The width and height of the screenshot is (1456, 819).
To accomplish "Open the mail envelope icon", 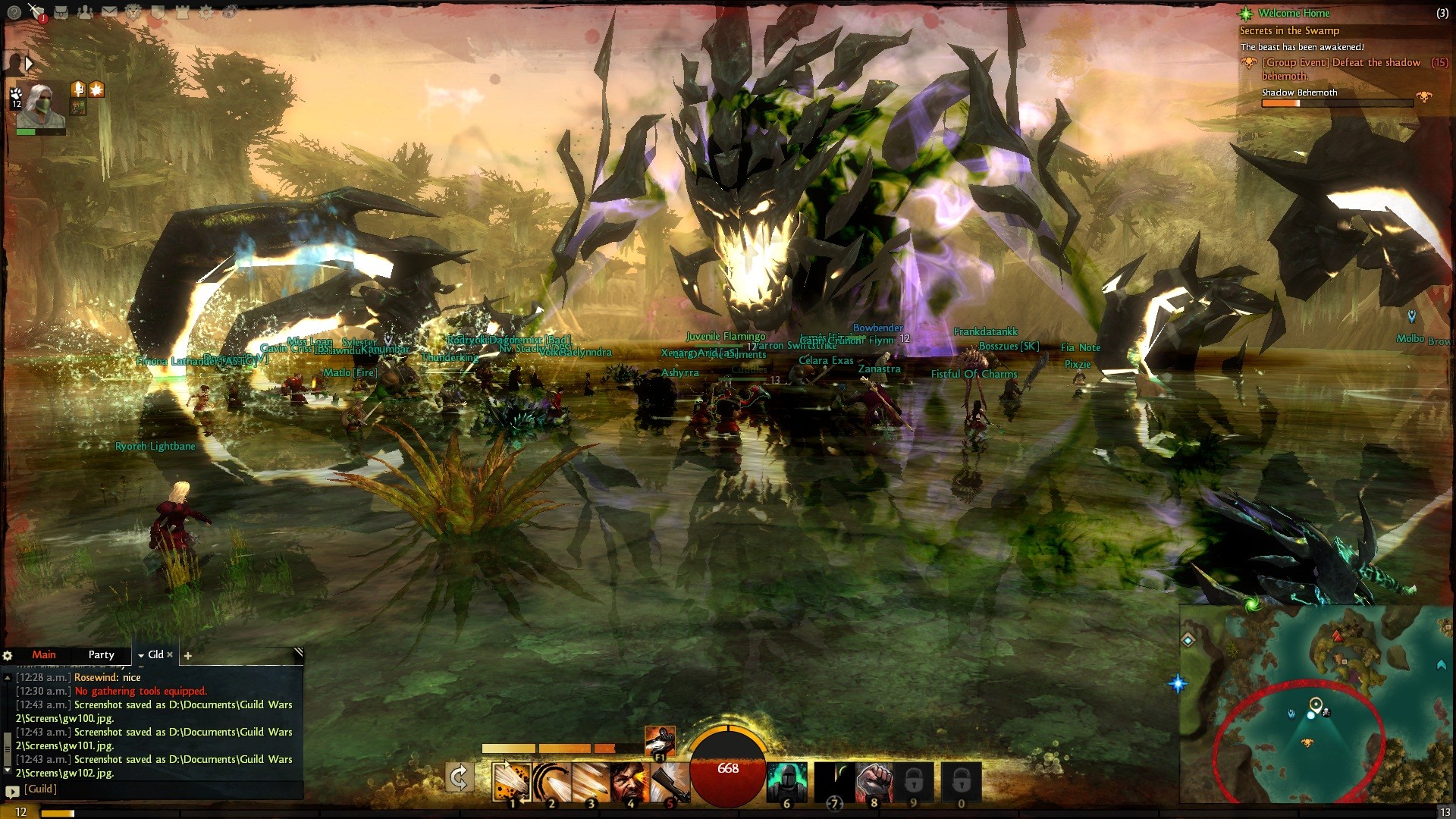I will coord(109,12).
